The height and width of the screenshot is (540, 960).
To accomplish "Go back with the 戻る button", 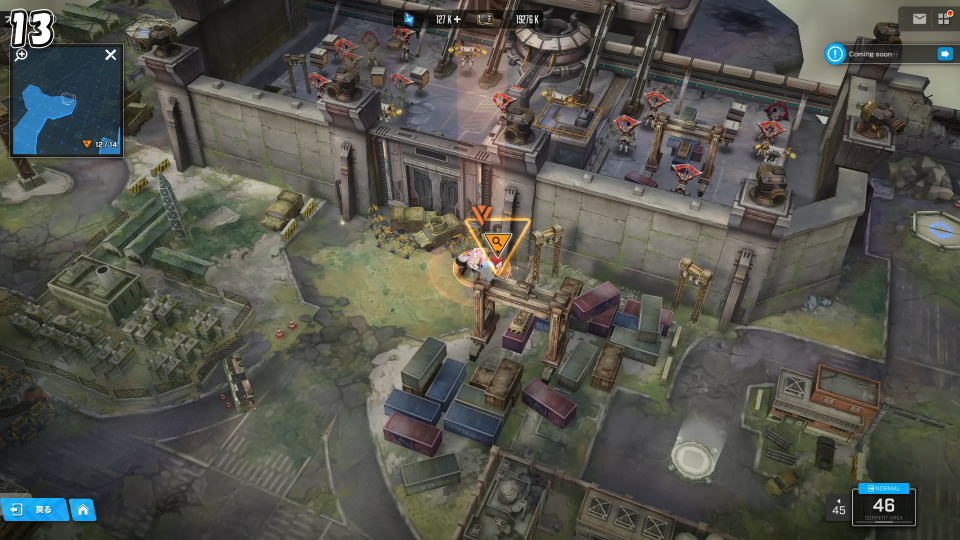I will click(x=34, y=510).
